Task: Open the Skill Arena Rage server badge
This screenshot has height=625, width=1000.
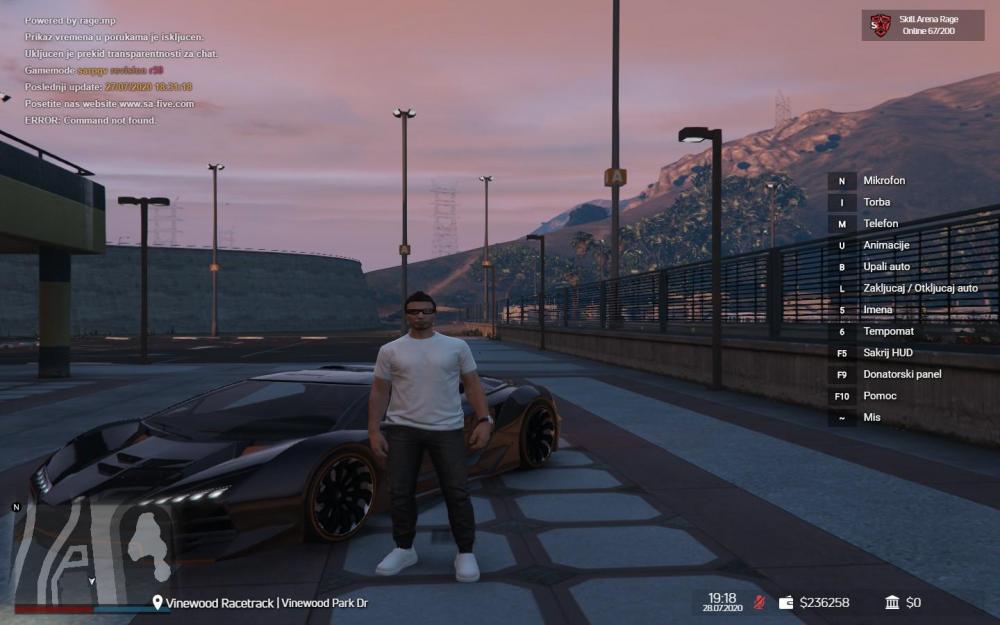Action: click(x=909, y=25)
